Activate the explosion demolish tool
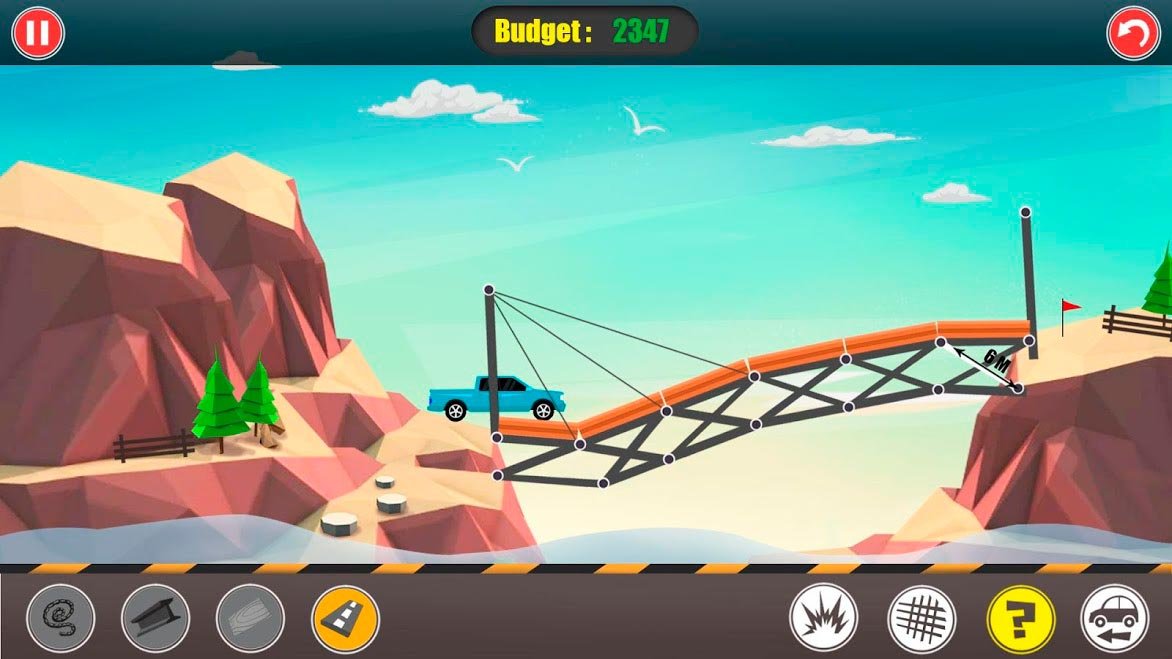 pos(823,618)
